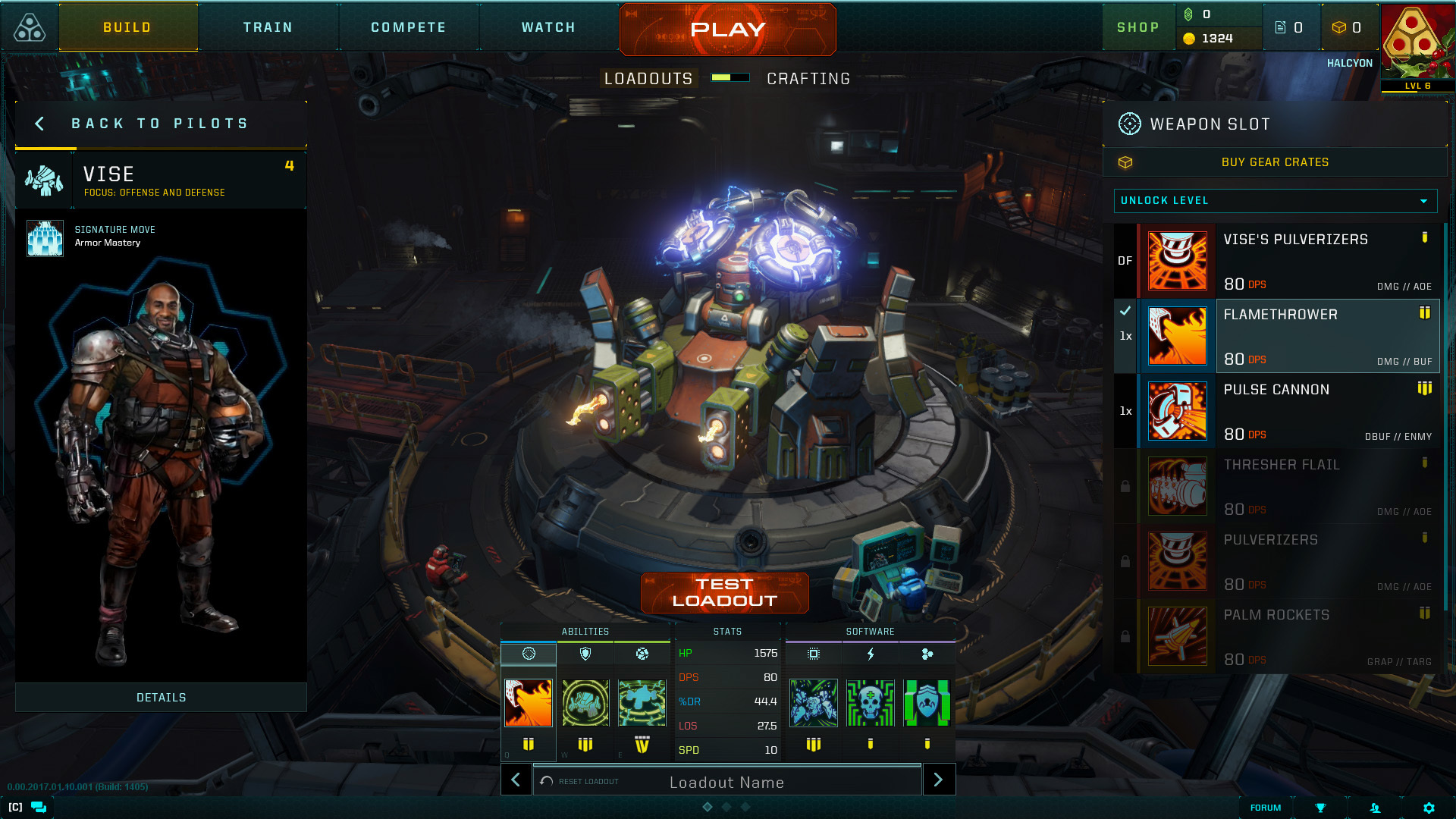Click the Test Loadout button
This screenshot has height=819, width=1456.
coord(724,591)
